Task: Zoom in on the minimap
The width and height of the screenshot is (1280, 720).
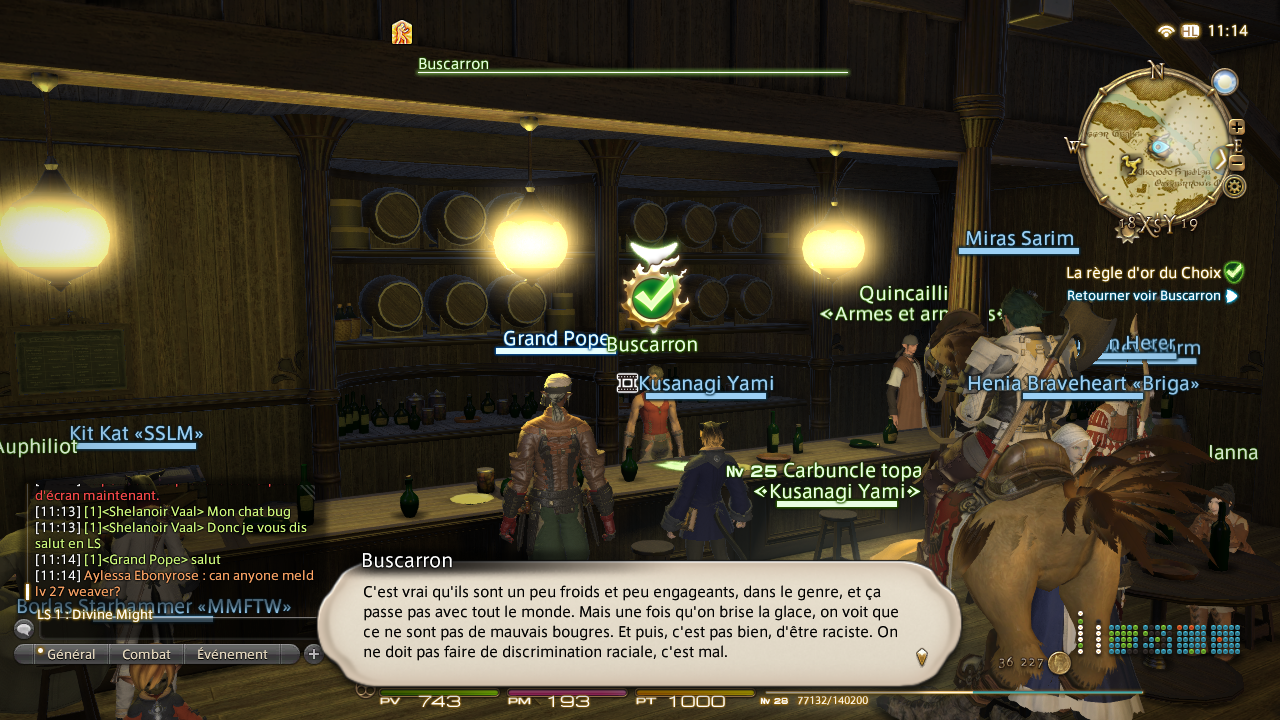Action: [x=1237, y=127]
